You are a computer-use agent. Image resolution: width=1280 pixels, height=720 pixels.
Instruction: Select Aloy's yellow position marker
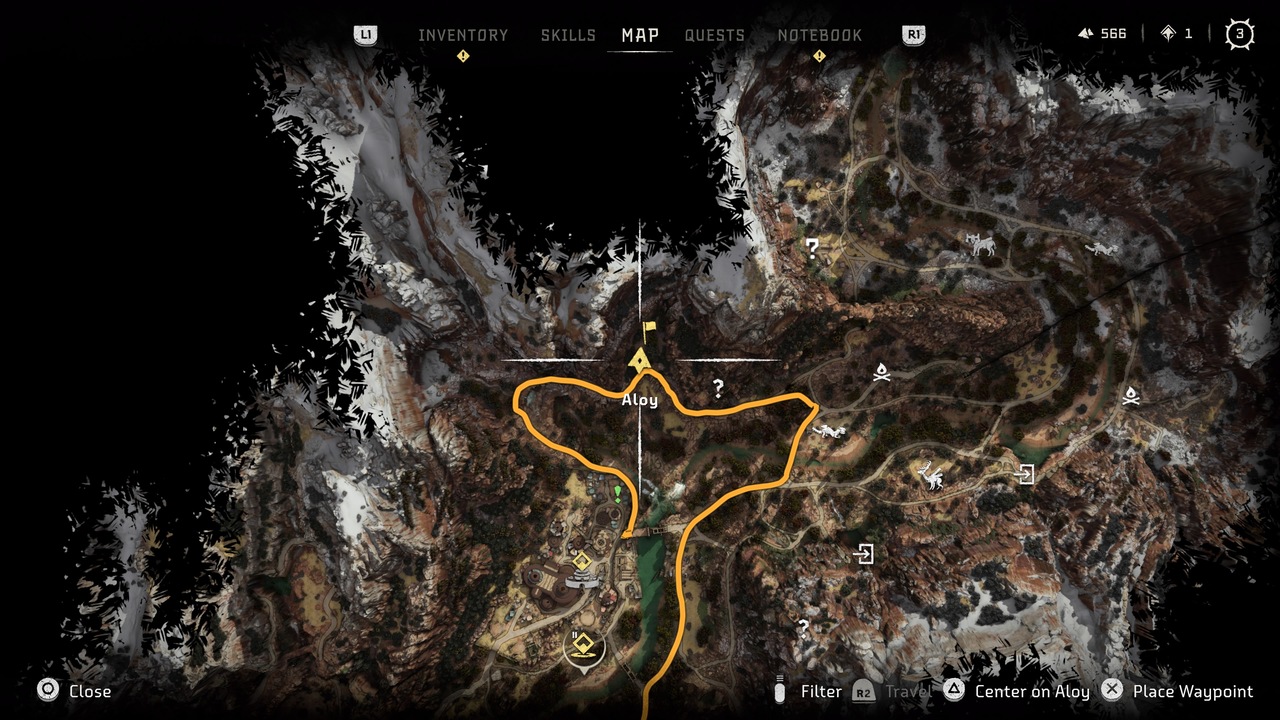pyautogui.click(x=640, y=360)
